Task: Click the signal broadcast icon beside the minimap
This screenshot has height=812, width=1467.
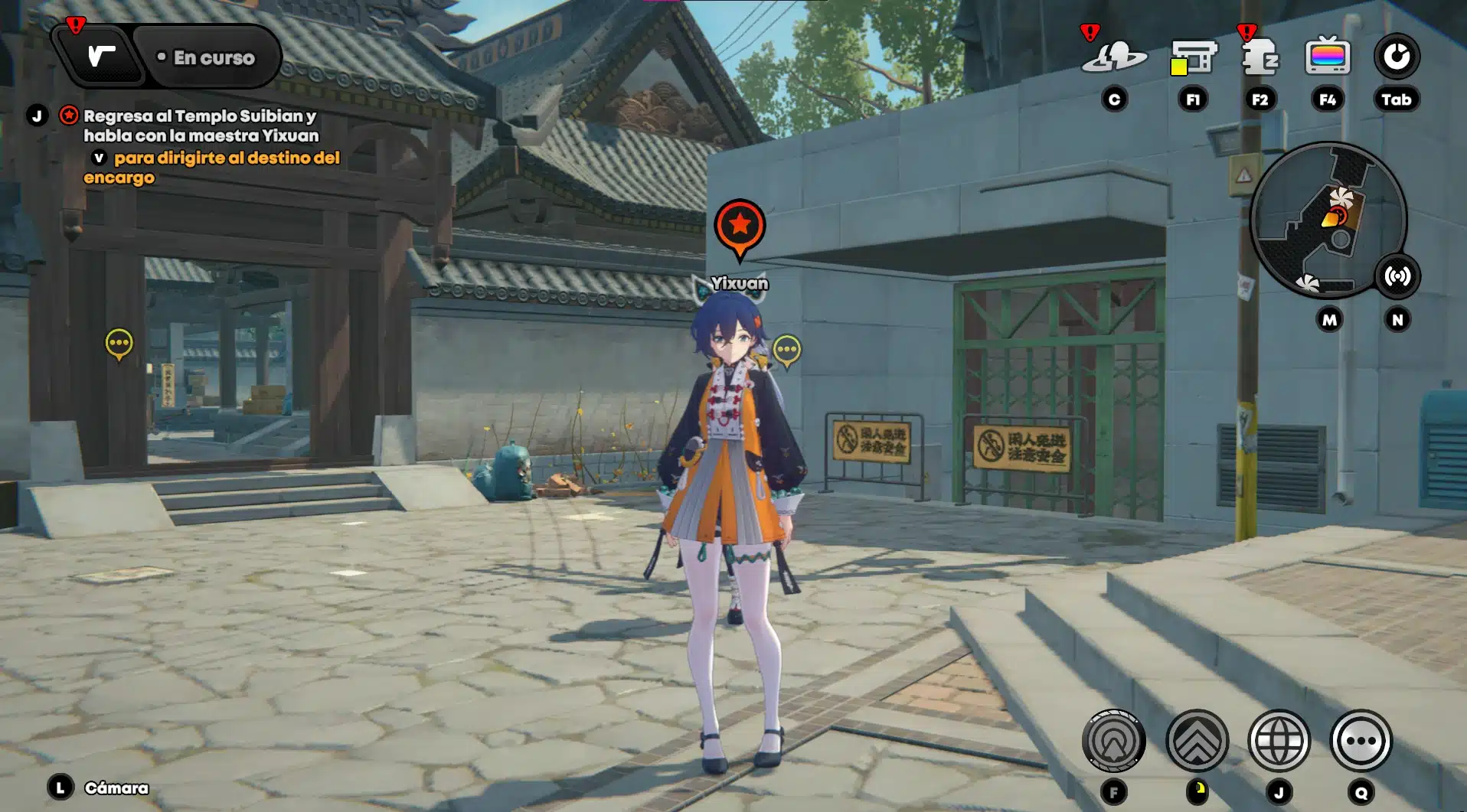Action: [1397, 276]
